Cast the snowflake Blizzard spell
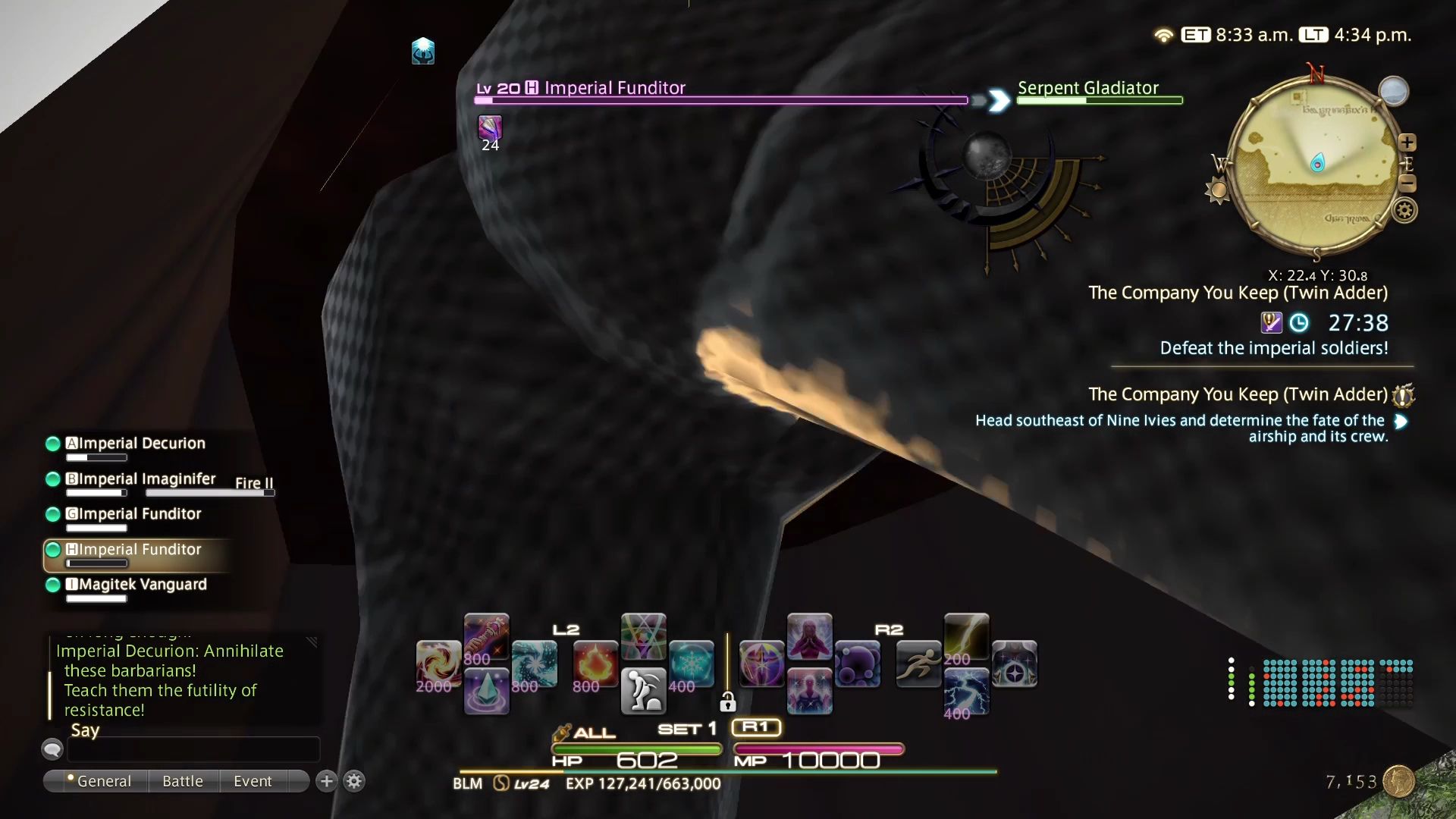 pos(691,663)
